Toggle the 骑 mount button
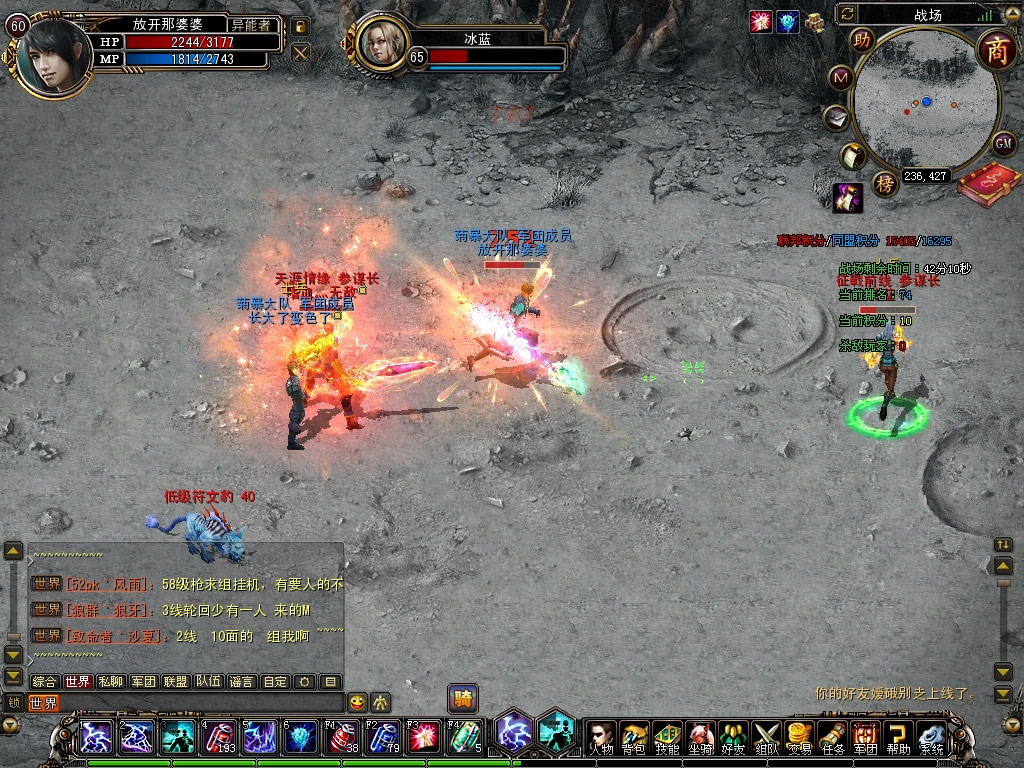The width and height of the screenshot is (1024, 768). tap(462, 698)
